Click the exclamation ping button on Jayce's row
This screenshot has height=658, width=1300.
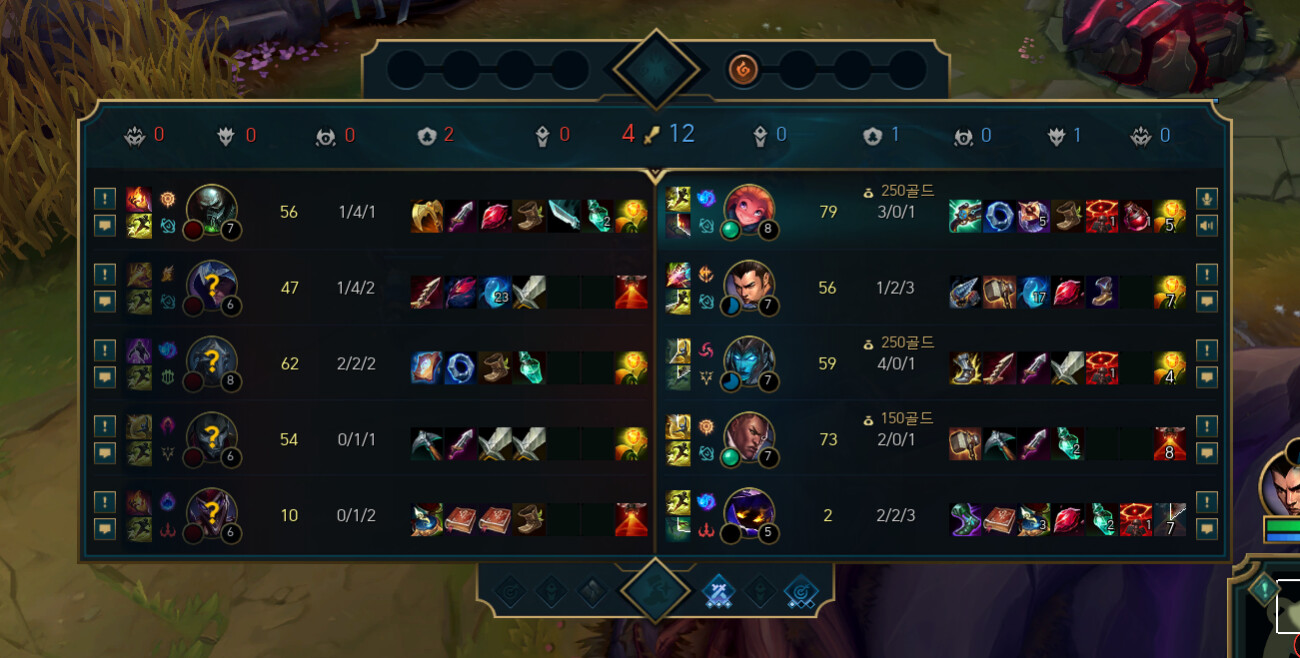(x=1206, y=274)
